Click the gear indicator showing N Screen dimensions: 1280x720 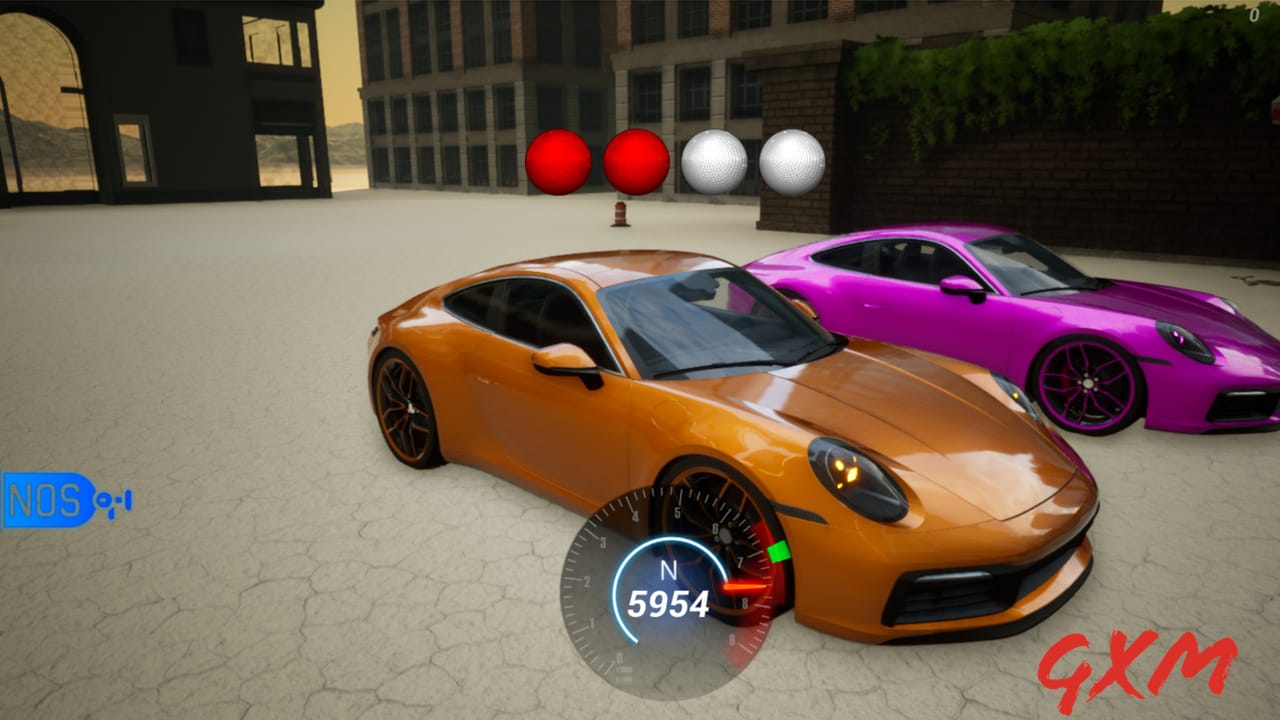pos(670,570)
